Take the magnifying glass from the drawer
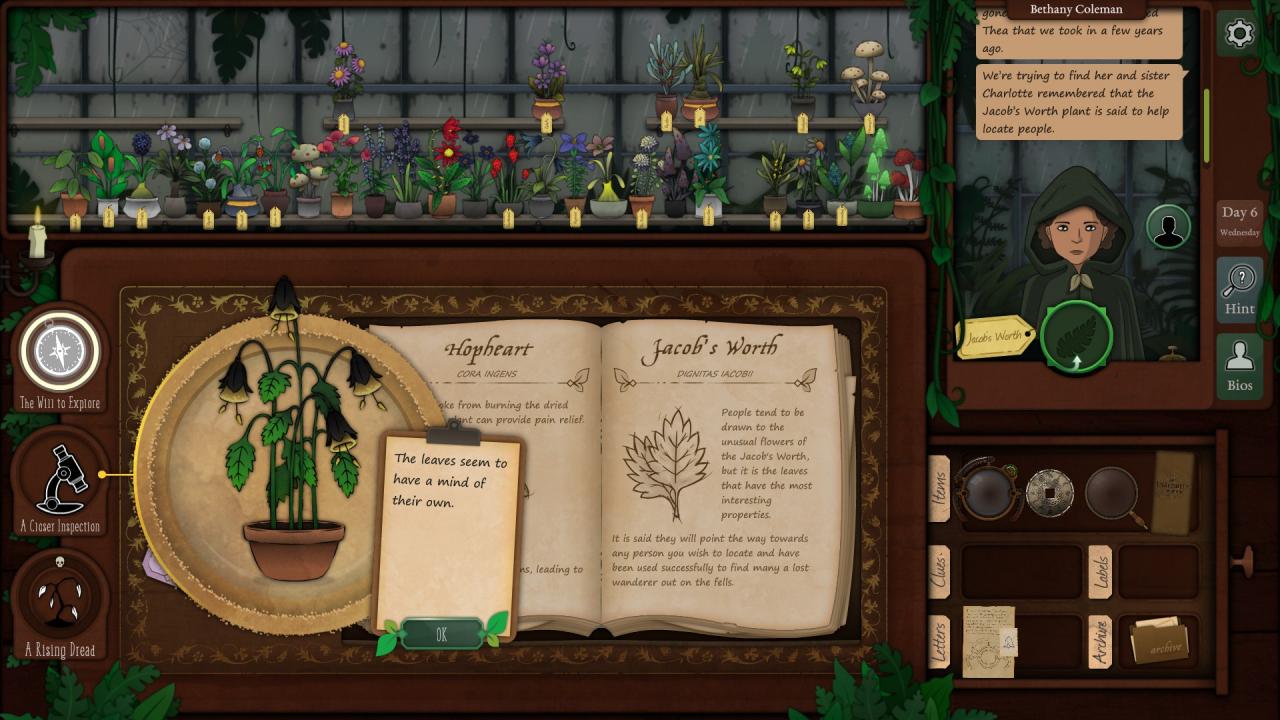This screenshot has height=720, width=1280. (1112, 492)
